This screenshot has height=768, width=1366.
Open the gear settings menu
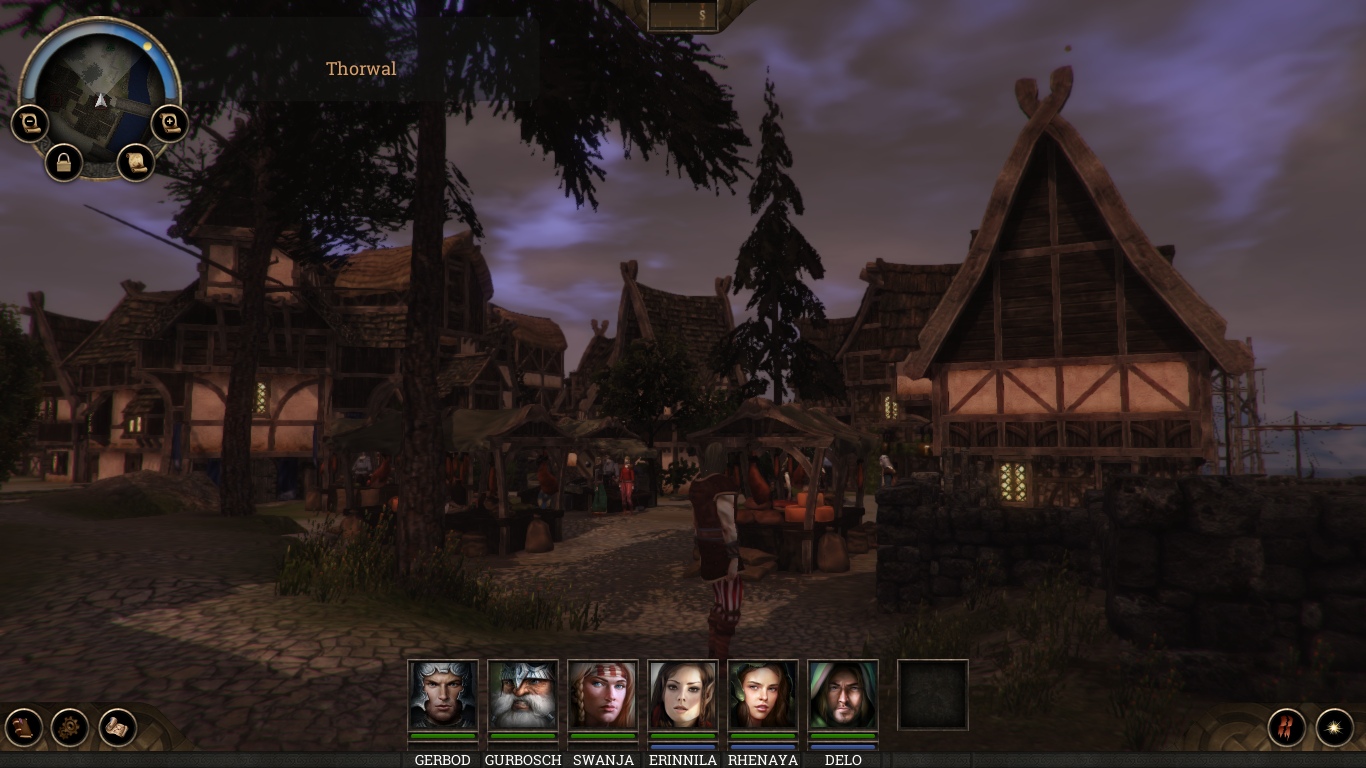coord(70,727)
